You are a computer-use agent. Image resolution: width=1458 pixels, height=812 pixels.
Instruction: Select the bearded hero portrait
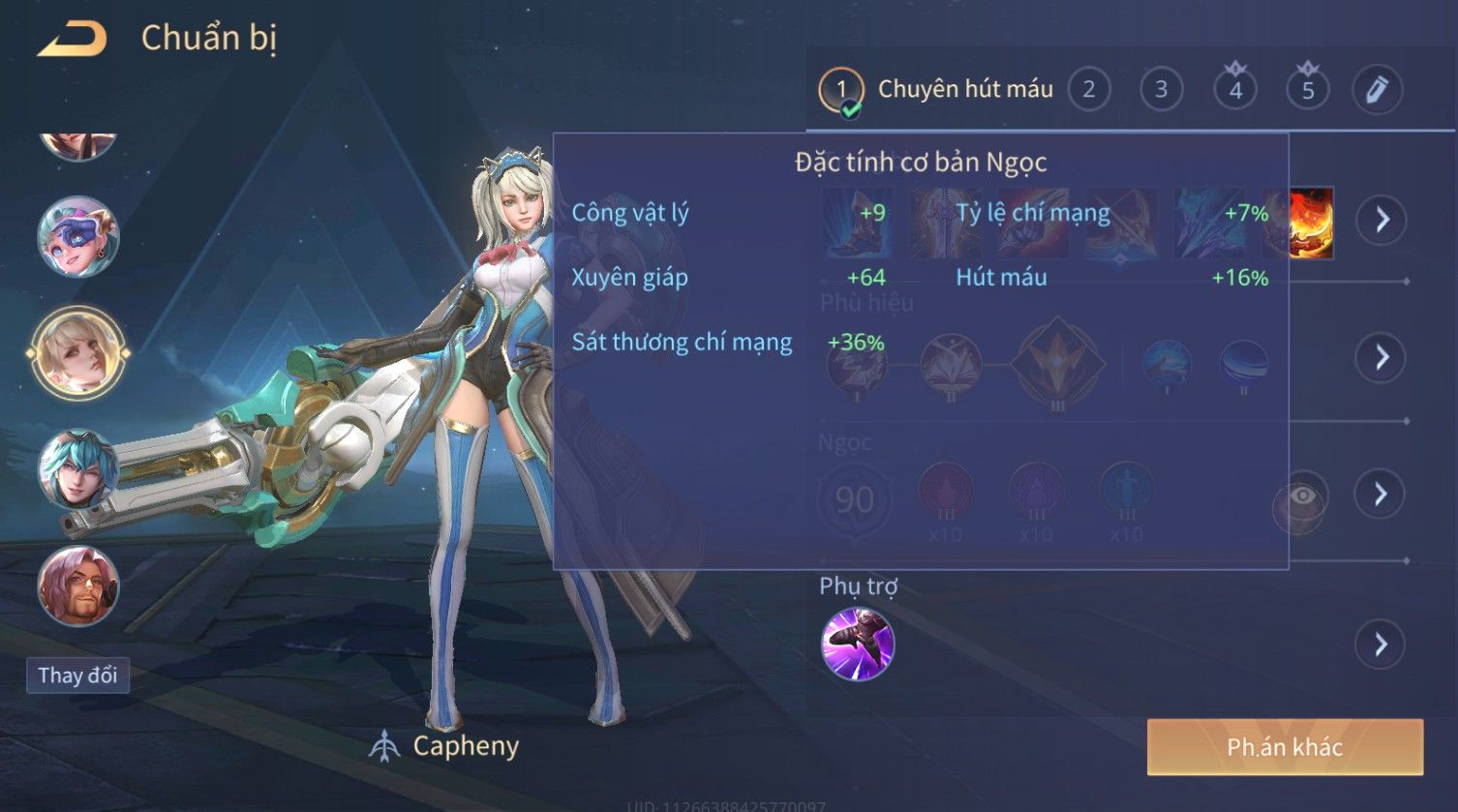click(x=78, y=586)
